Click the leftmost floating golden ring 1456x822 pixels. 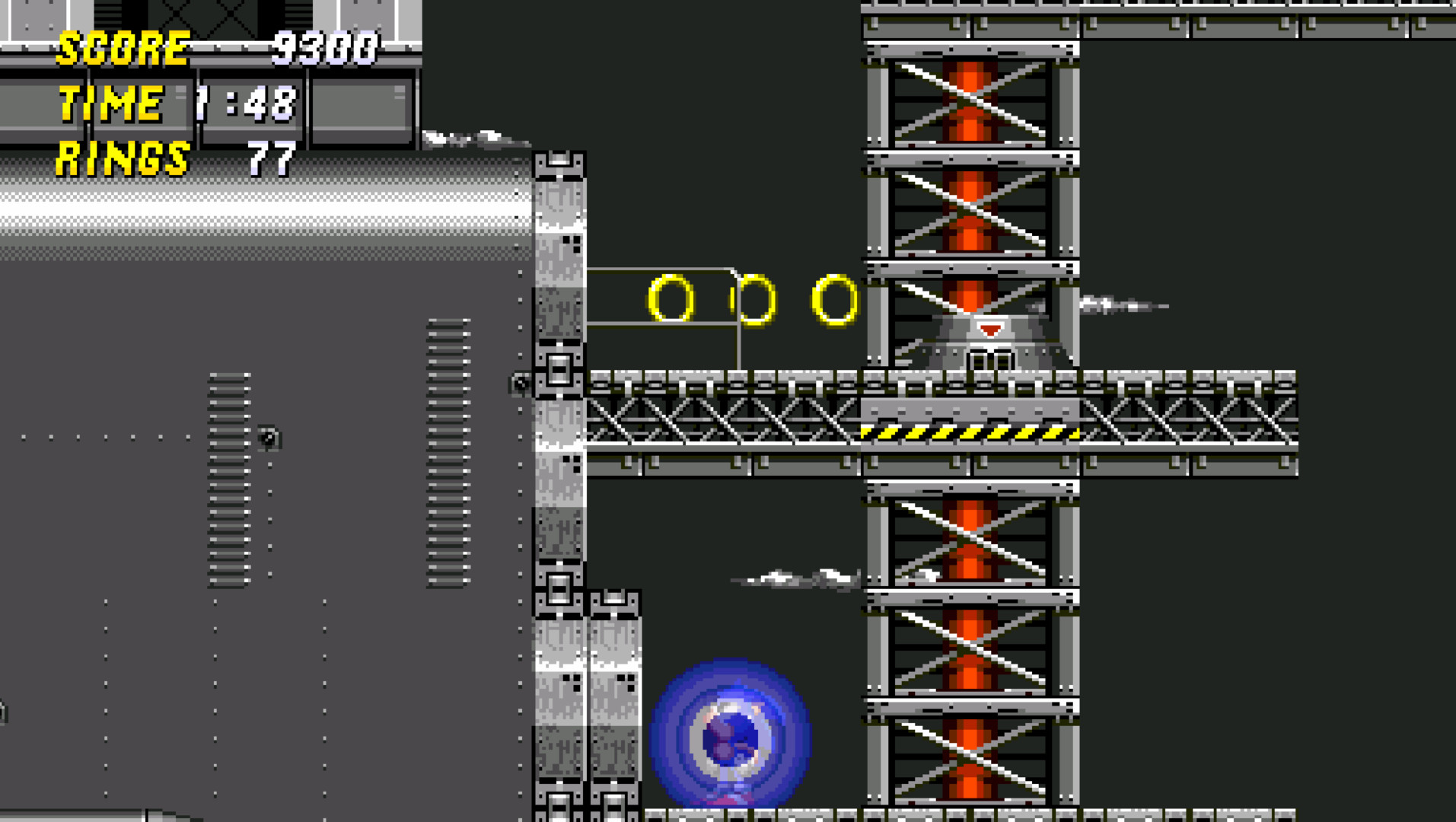tap(670, 297)
